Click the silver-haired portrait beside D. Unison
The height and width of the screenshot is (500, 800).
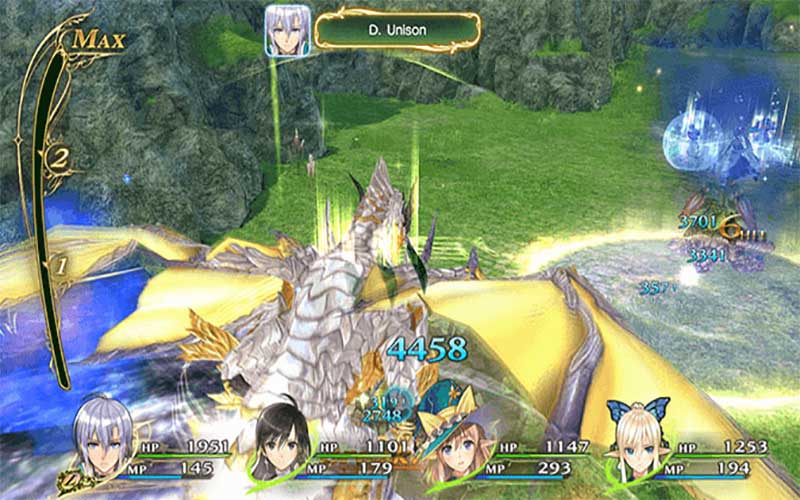click(x=286, y=30)
